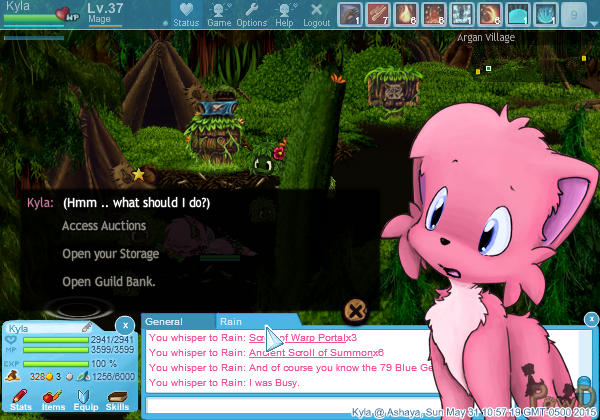600x420 pixels.
Task: Activate the fireball flame skill
Action: pos(408,15)
